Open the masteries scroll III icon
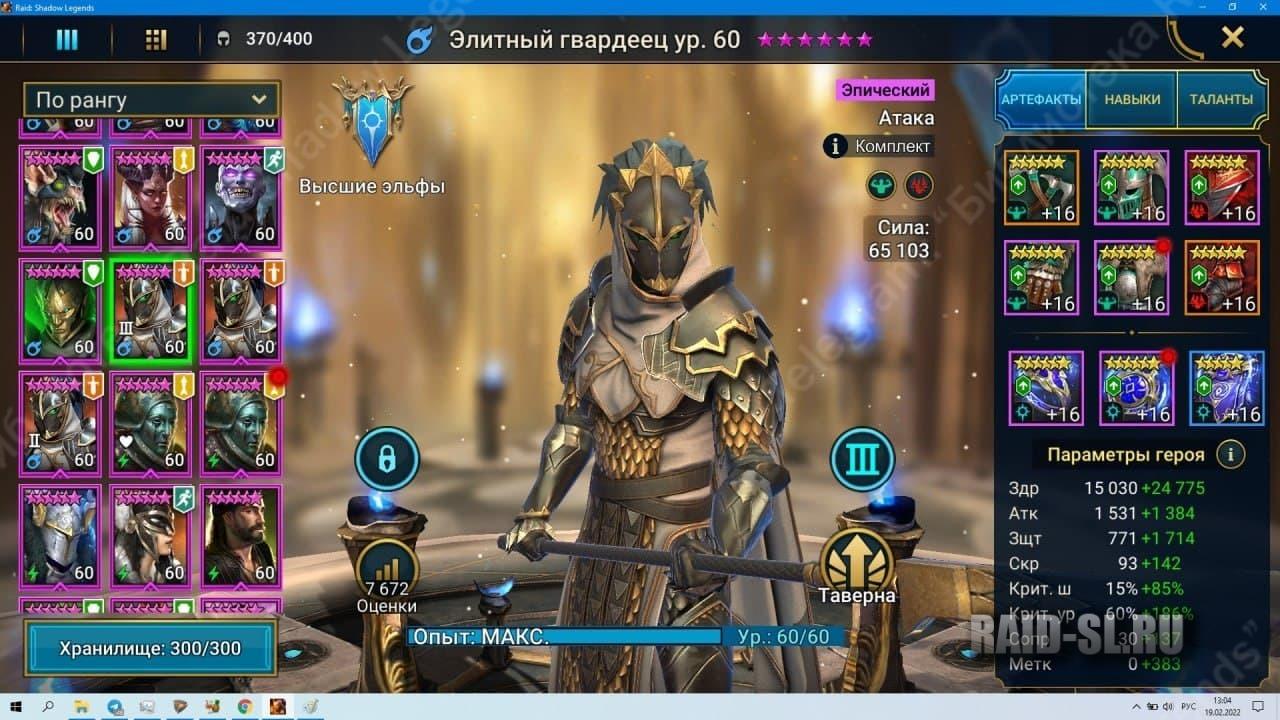This screenshot has width=1280, height=720. point(862,459)
